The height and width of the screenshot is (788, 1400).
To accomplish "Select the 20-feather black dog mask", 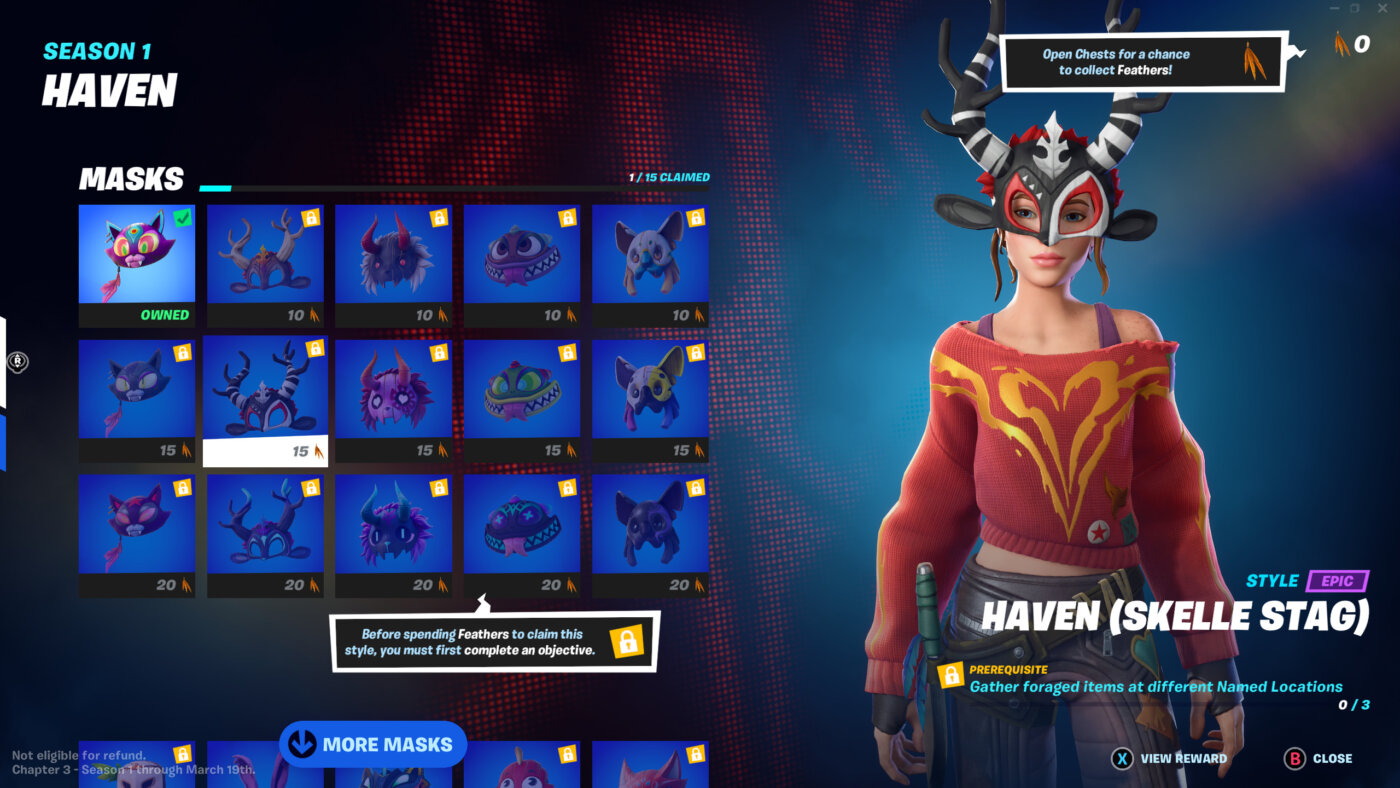I will click(x=650, y=525).
